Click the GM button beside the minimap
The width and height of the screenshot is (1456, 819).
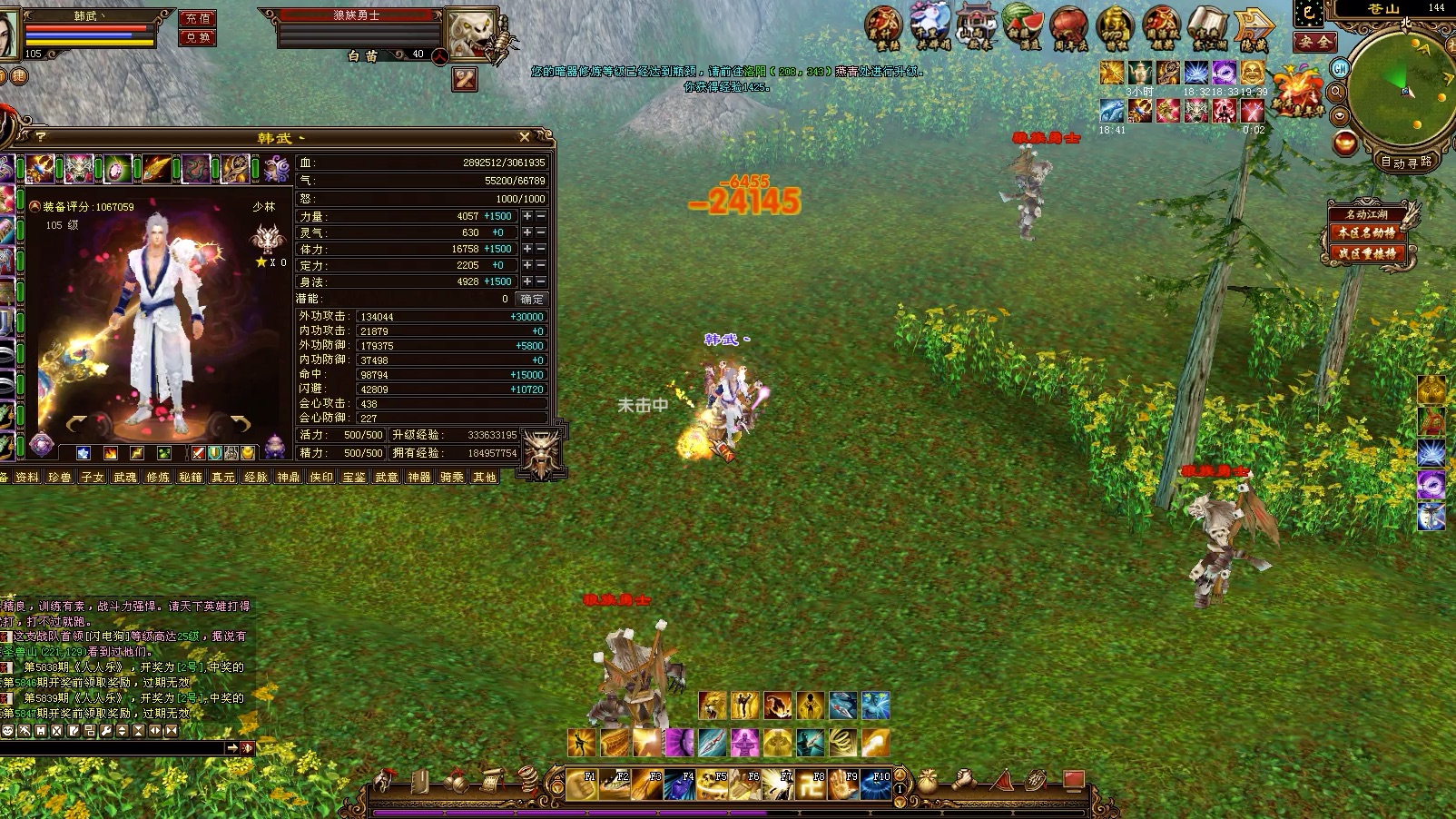pyautogui.click(x=1340, y=68)
